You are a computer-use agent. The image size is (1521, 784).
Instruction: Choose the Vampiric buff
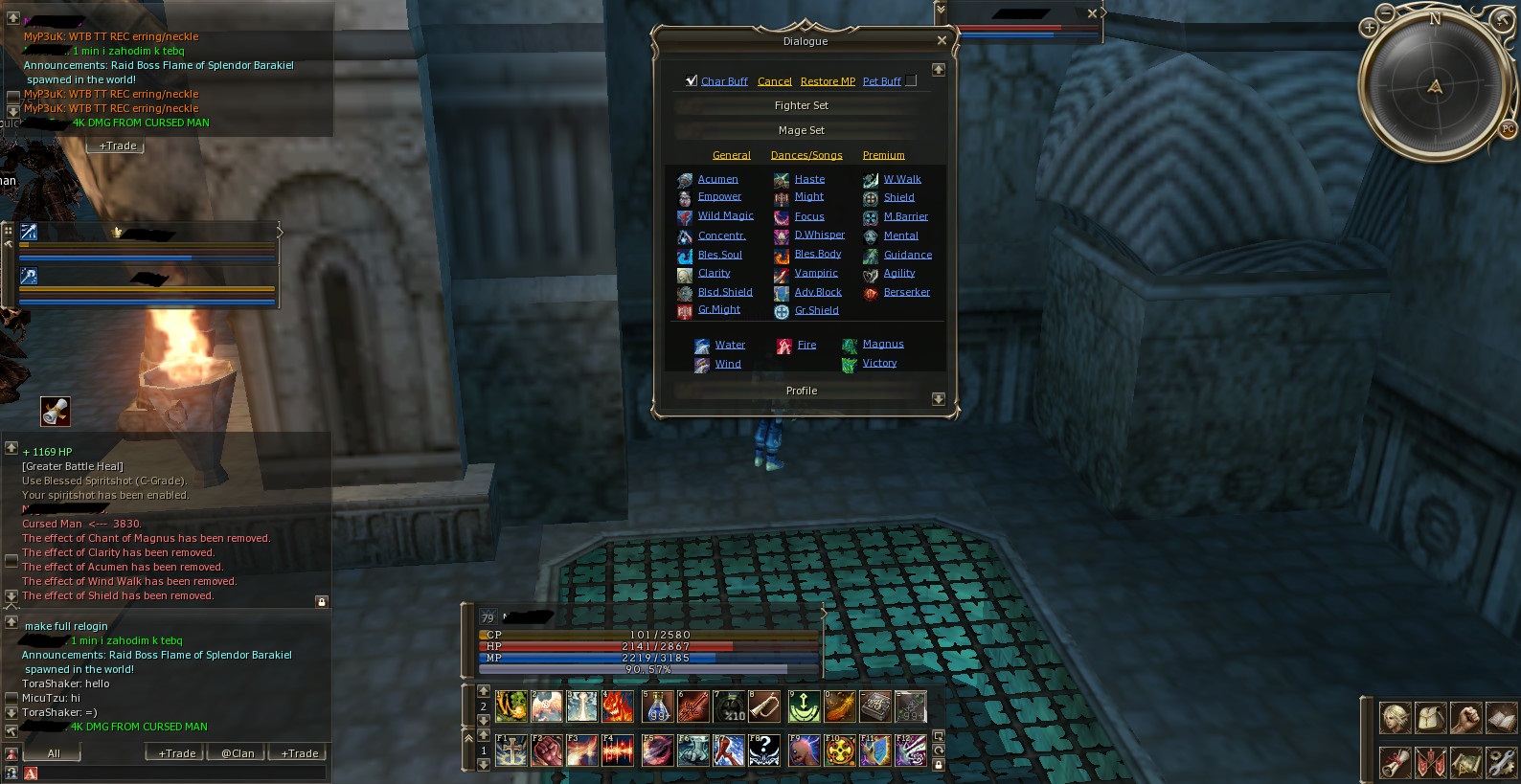coord(816,273)
